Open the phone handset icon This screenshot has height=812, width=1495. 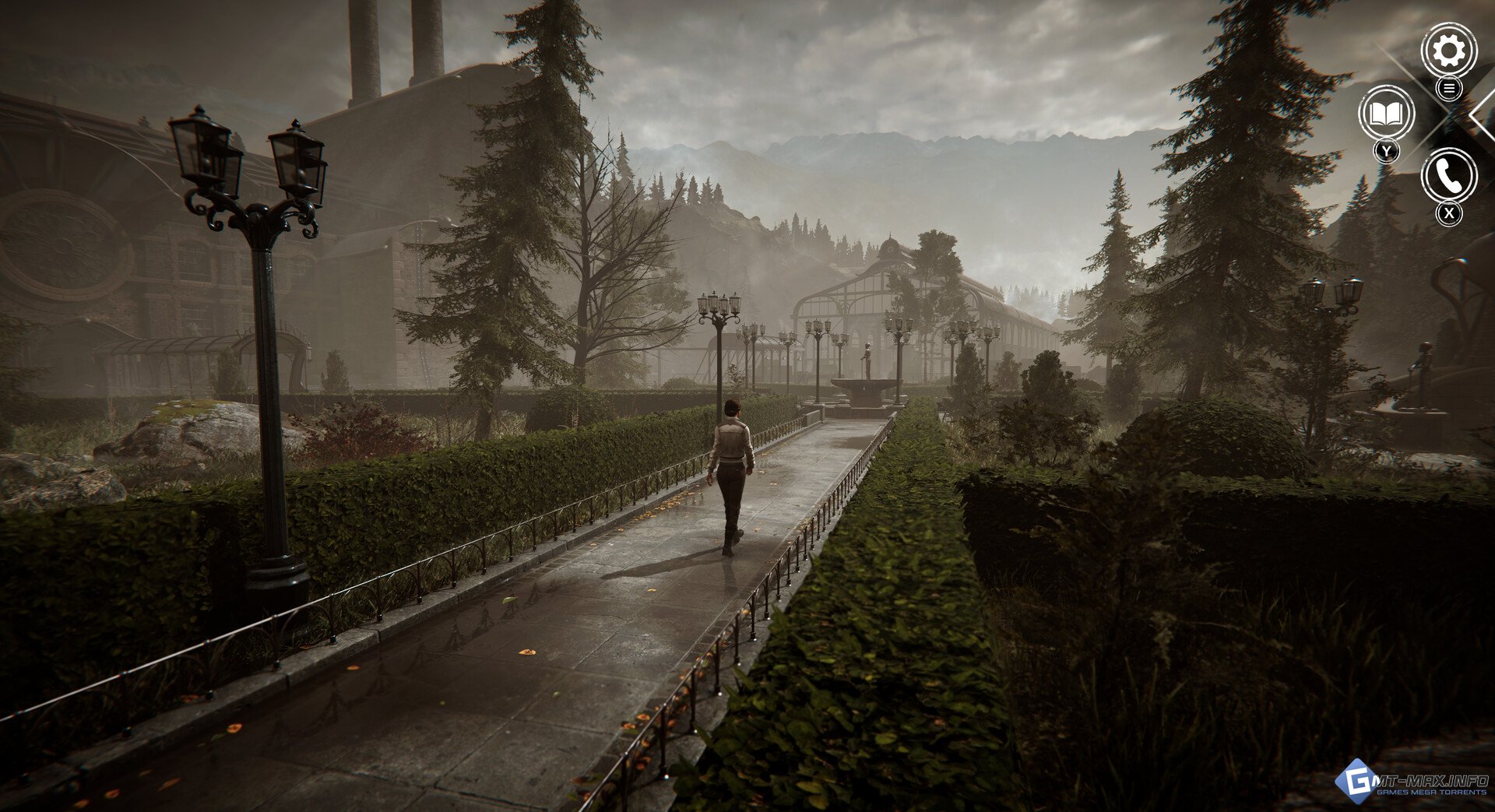(1448, 176)
